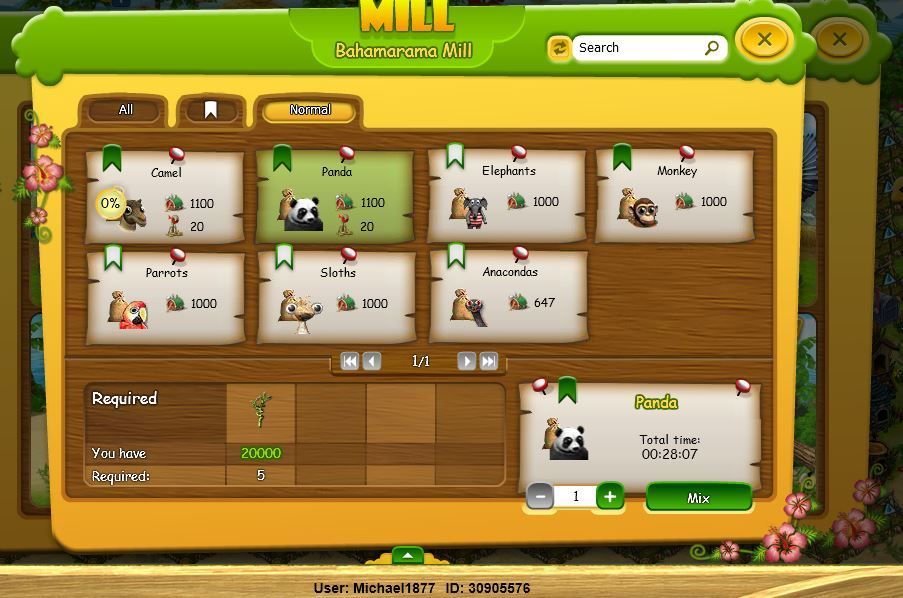
Task: Select the Parrots recipe card
Action: point(166,298)
